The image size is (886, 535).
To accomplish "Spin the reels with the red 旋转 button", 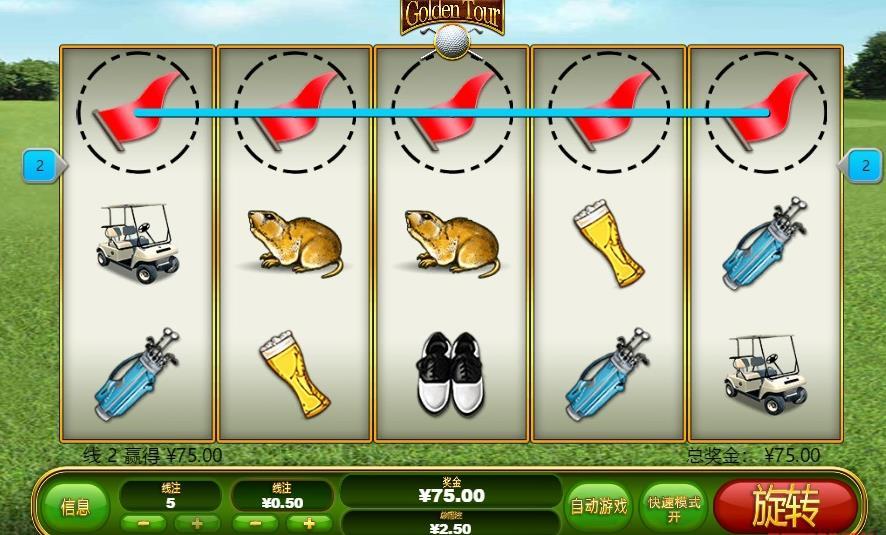I will point(786,506).
